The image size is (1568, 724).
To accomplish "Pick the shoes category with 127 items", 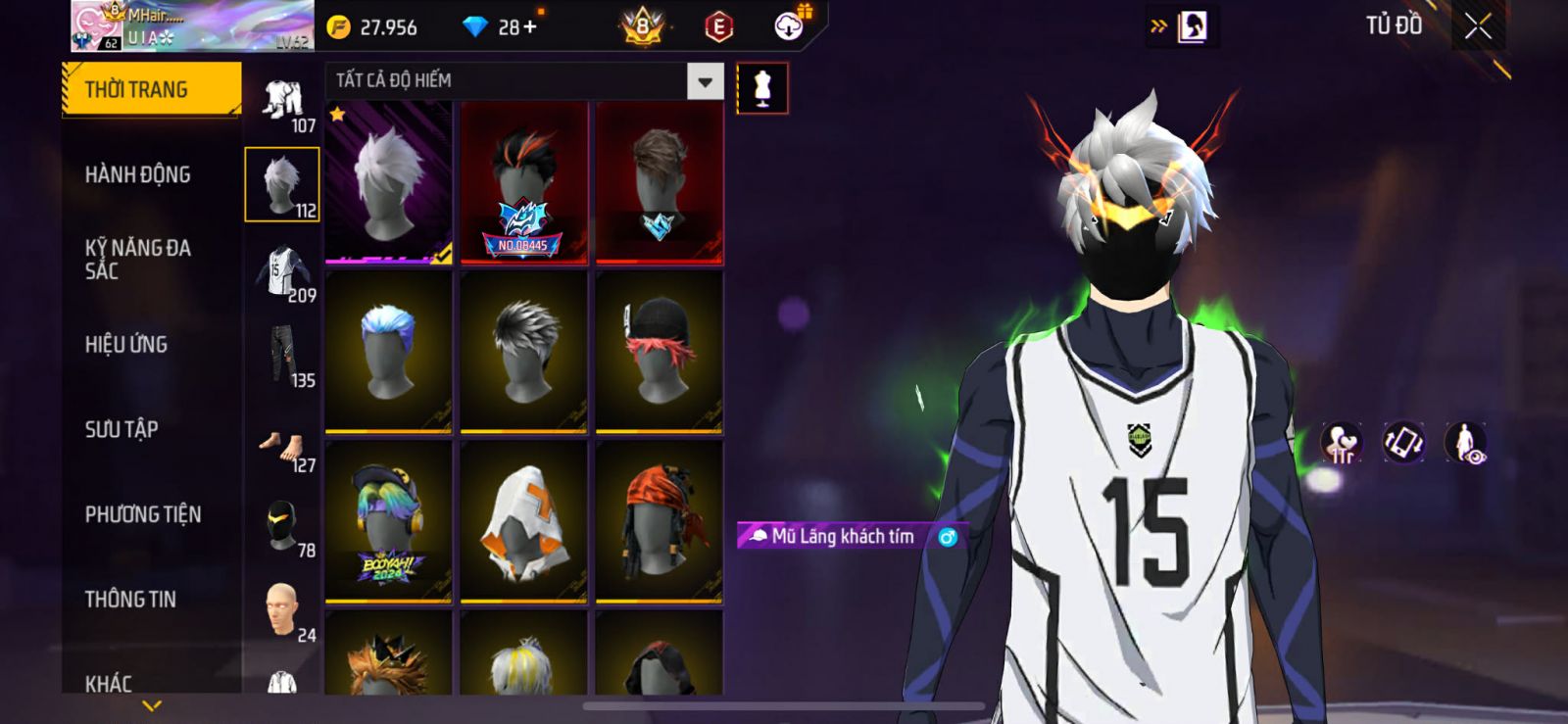I will pos(282,449).
